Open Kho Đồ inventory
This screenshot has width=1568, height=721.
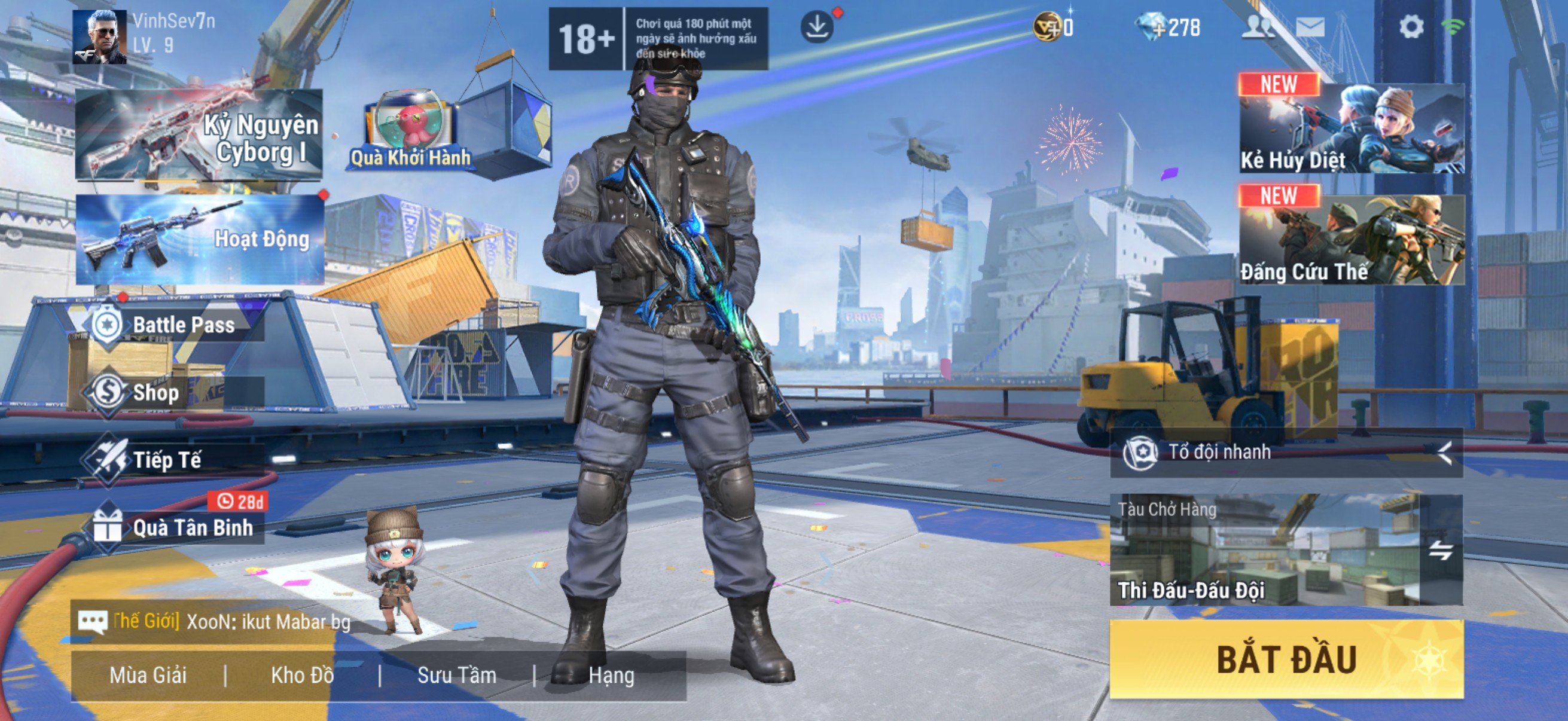302,676
